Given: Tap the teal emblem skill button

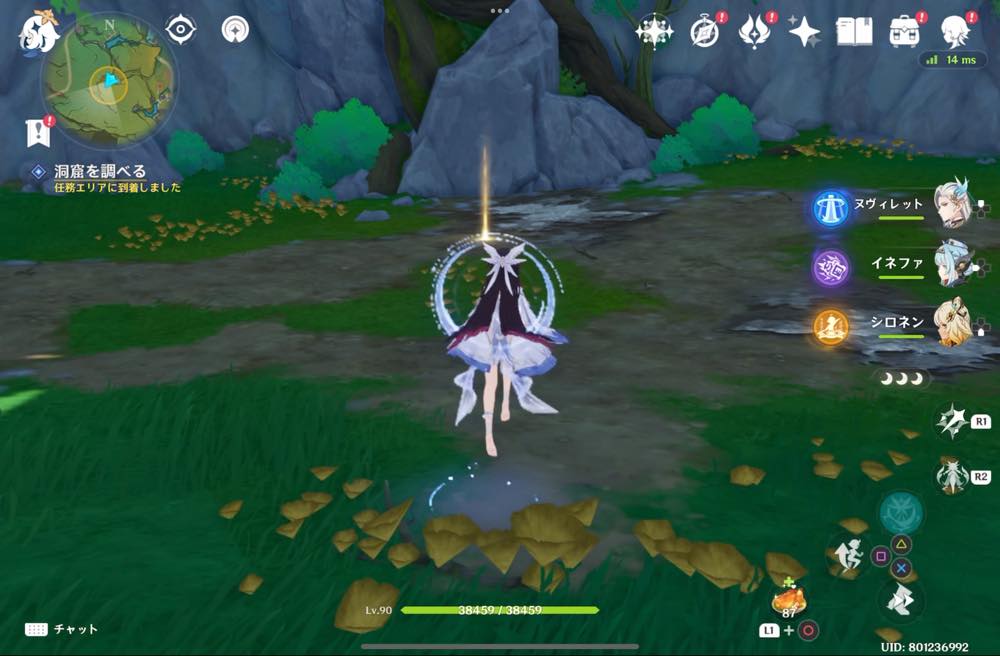Looking at the screenshot, I should [x=900, y=512].
